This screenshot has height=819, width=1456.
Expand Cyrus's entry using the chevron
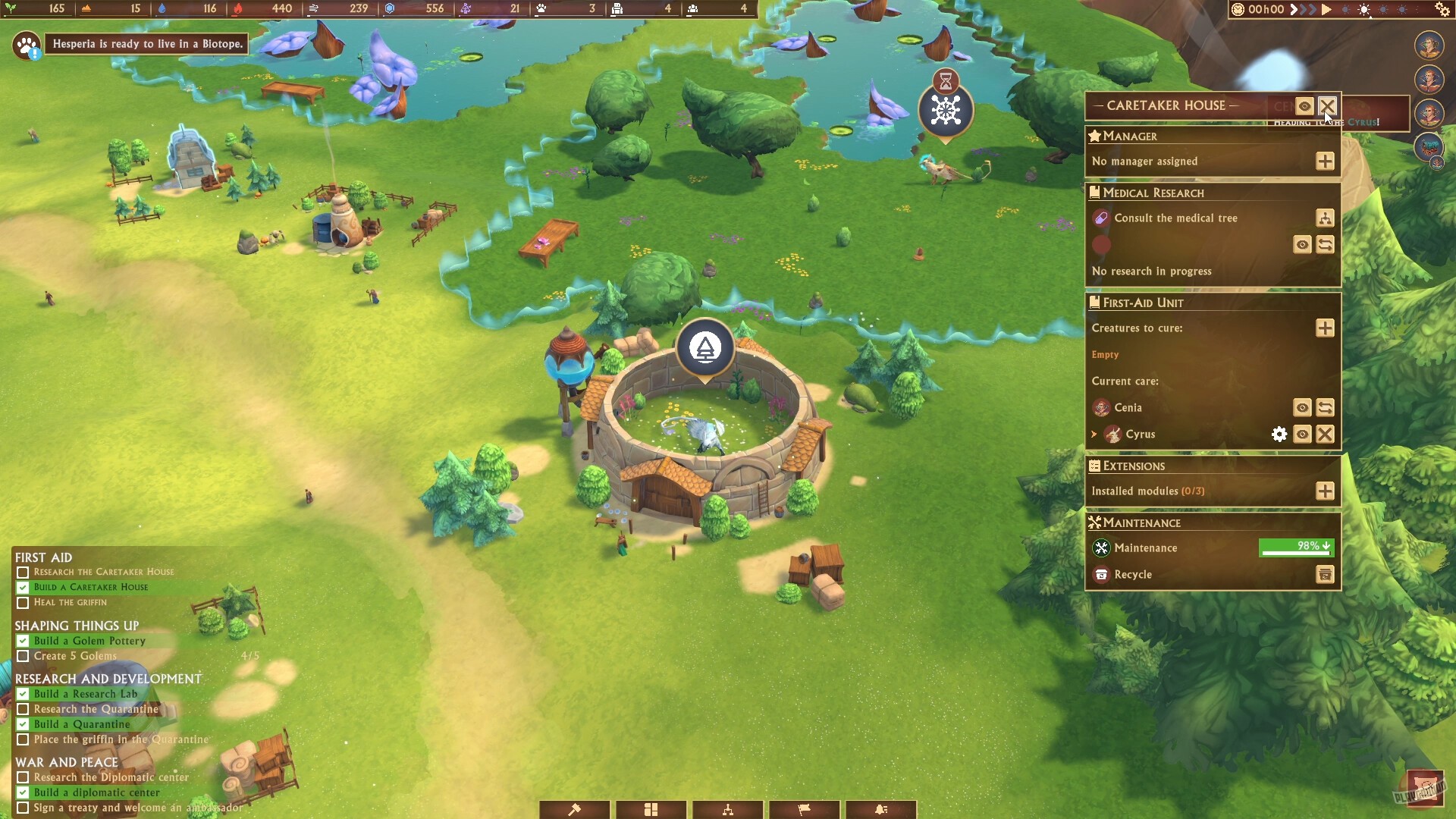(x=1094, y=435)
